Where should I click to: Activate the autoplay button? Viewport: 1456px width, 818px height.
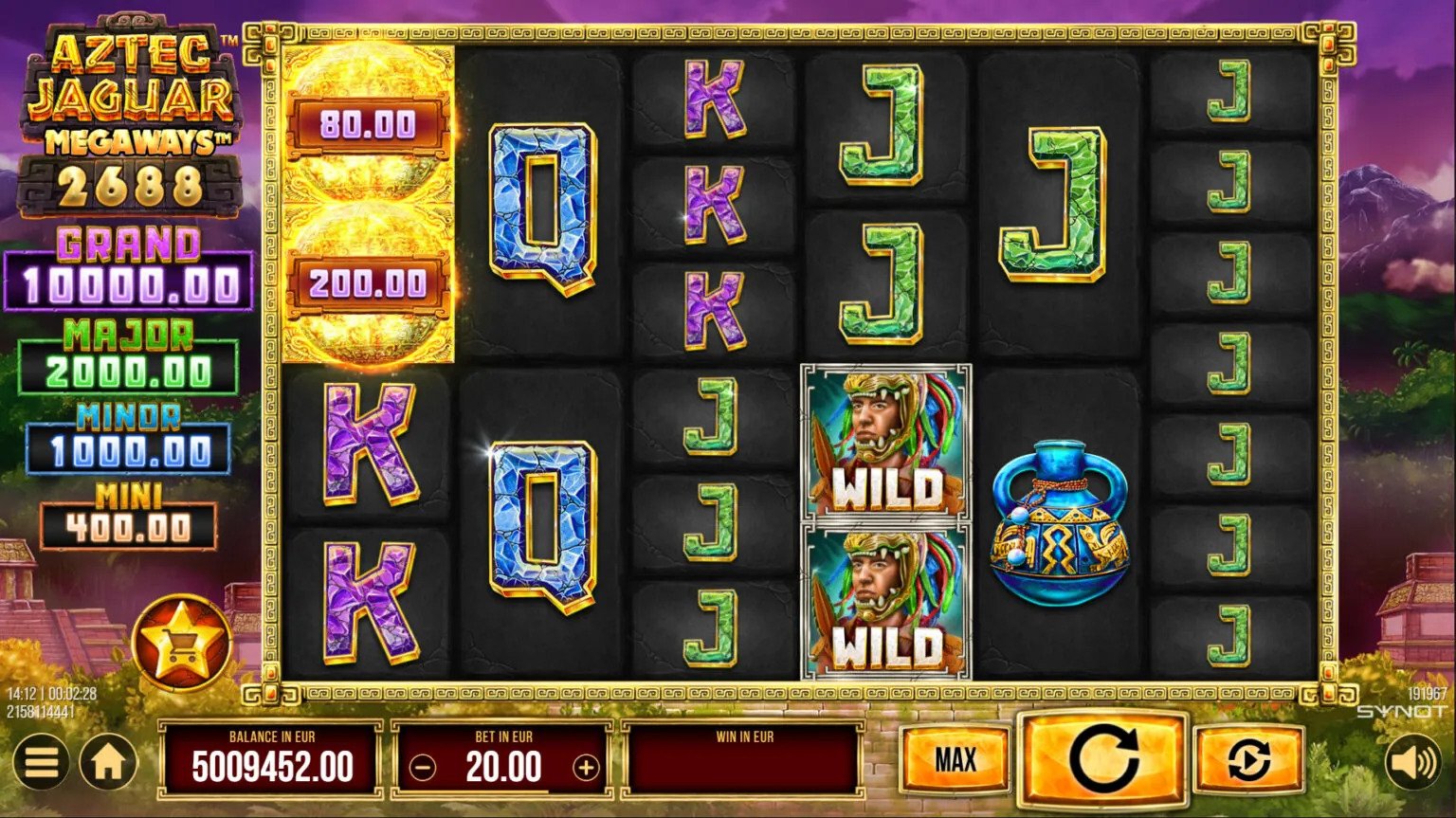coord(1248,759)
